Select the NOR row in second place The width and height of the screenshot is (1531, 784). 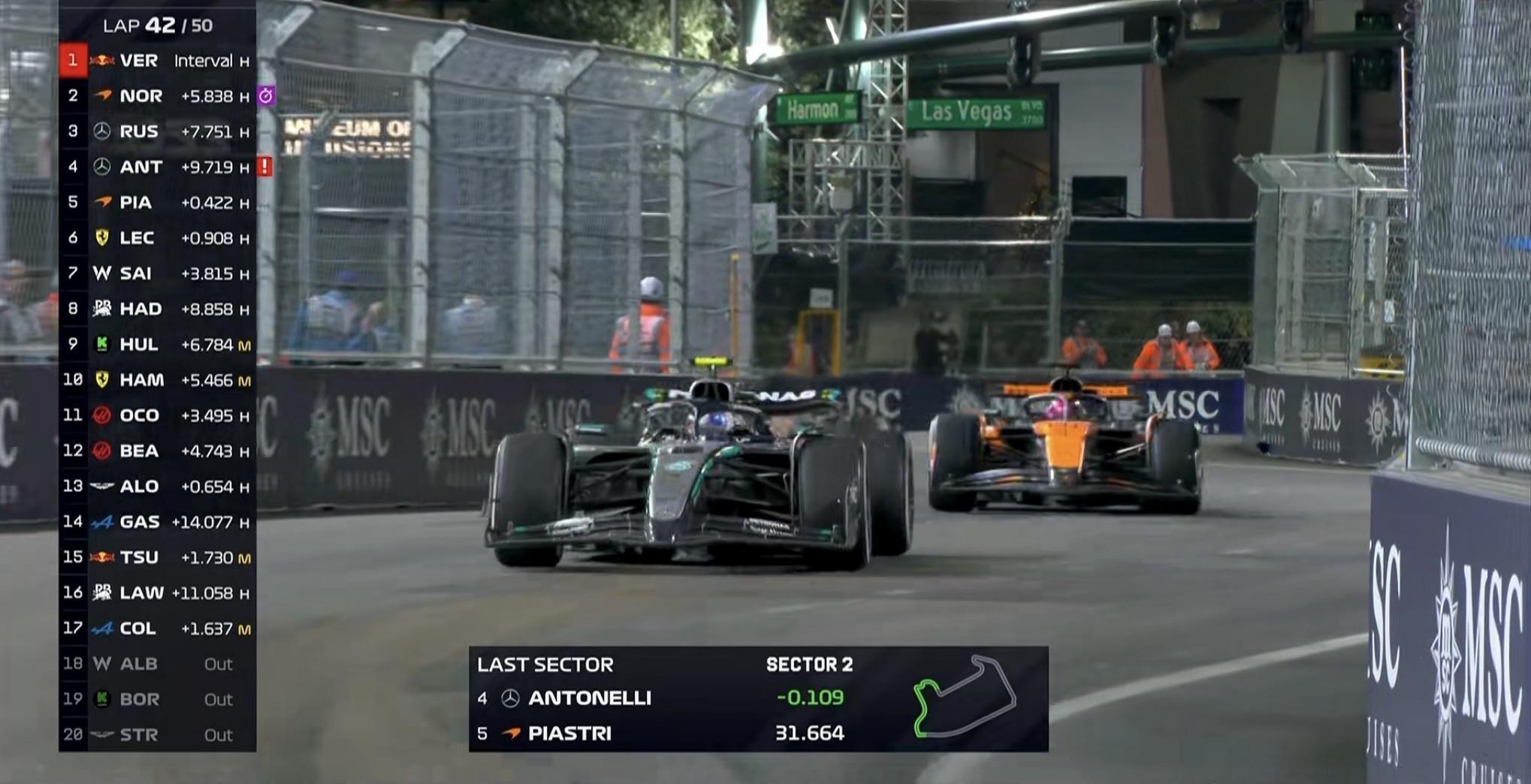click(157, 96)
